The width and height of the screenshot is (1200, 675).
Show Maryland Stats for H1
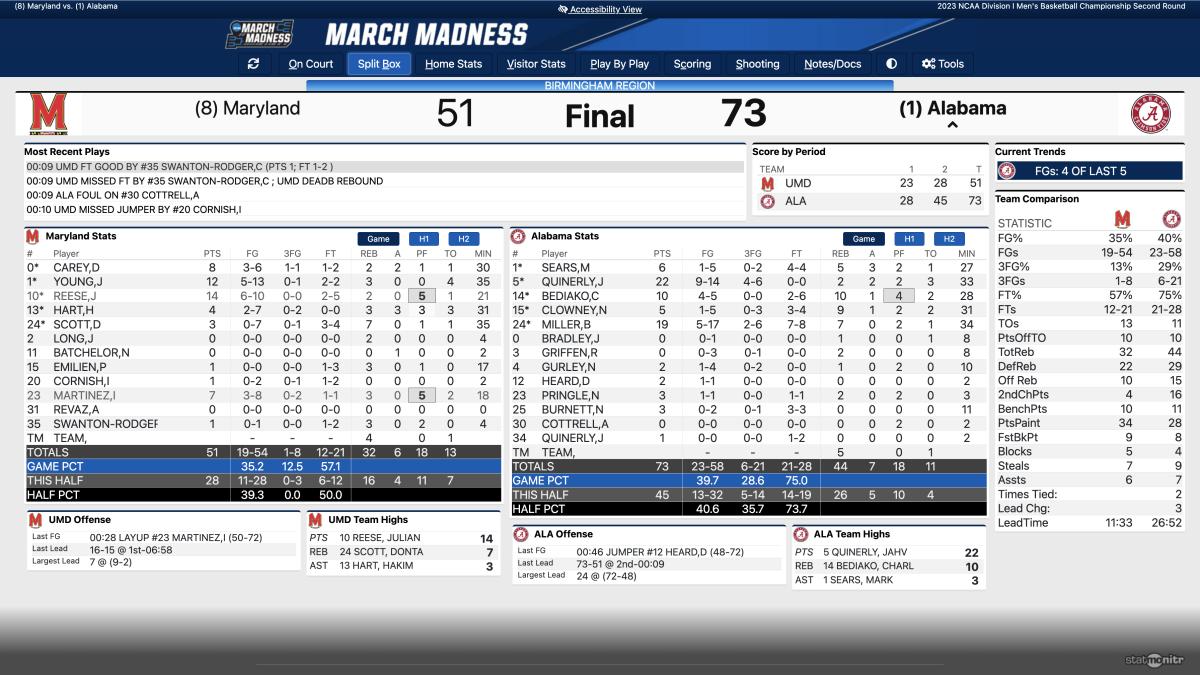click(423, 239)
